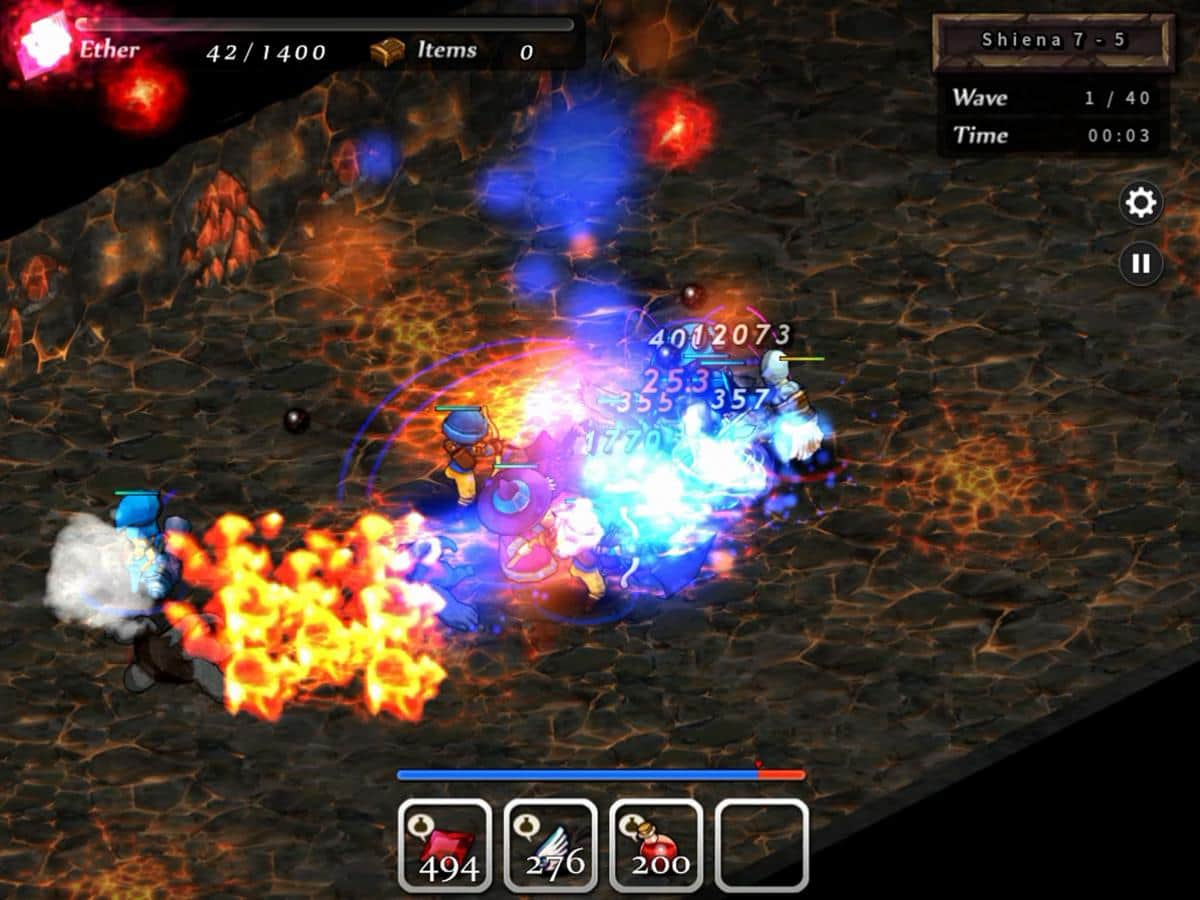
Task: Activate the white wing item slot
Action: tap(551, 845)
